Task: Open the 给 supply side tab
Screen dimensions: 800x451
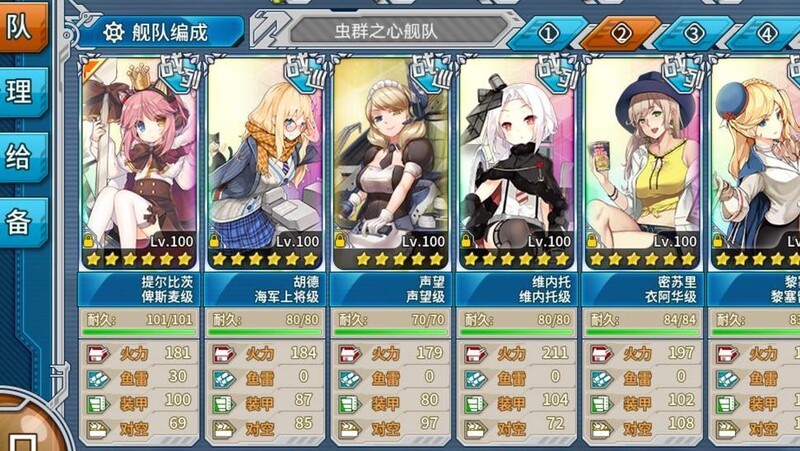Action: coord(20,157)
